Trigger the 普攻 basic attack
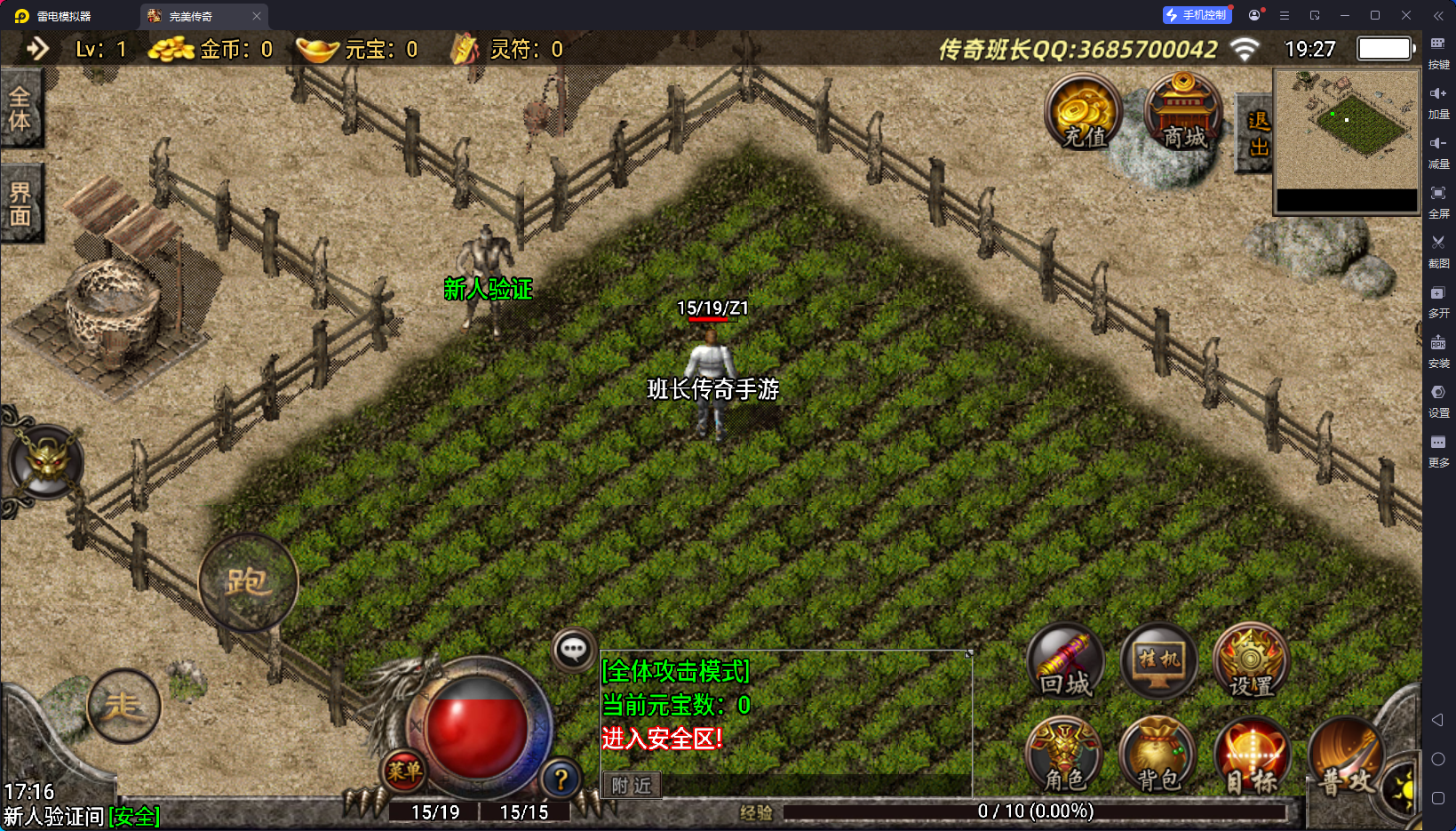Image resolution: width=1456 pixels, height=831 pixels. point(1345,758)
